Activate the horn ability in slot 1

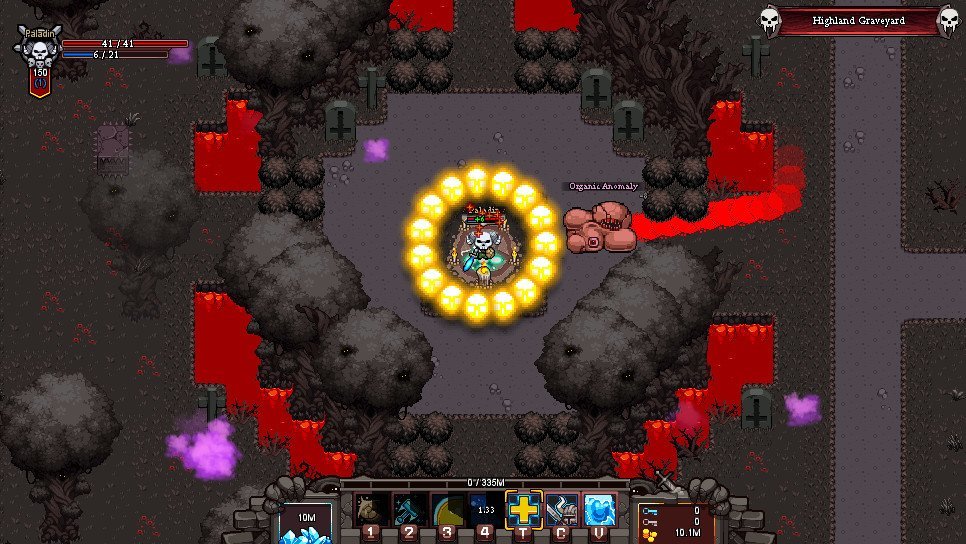pos(372,509)
